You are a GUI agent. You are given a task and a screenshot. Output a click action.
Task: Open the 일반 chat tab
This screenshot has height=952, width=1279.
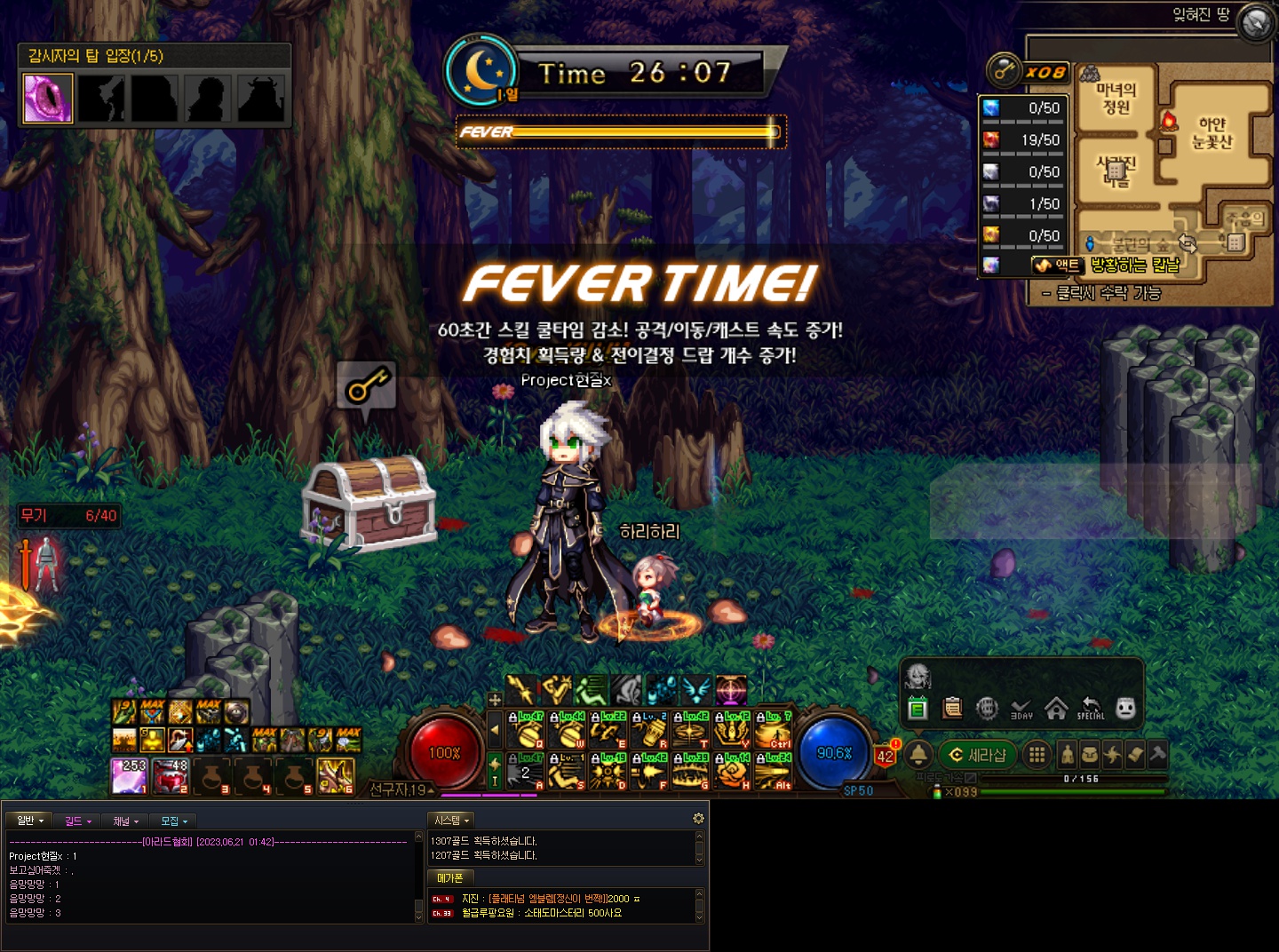point(29,821)
